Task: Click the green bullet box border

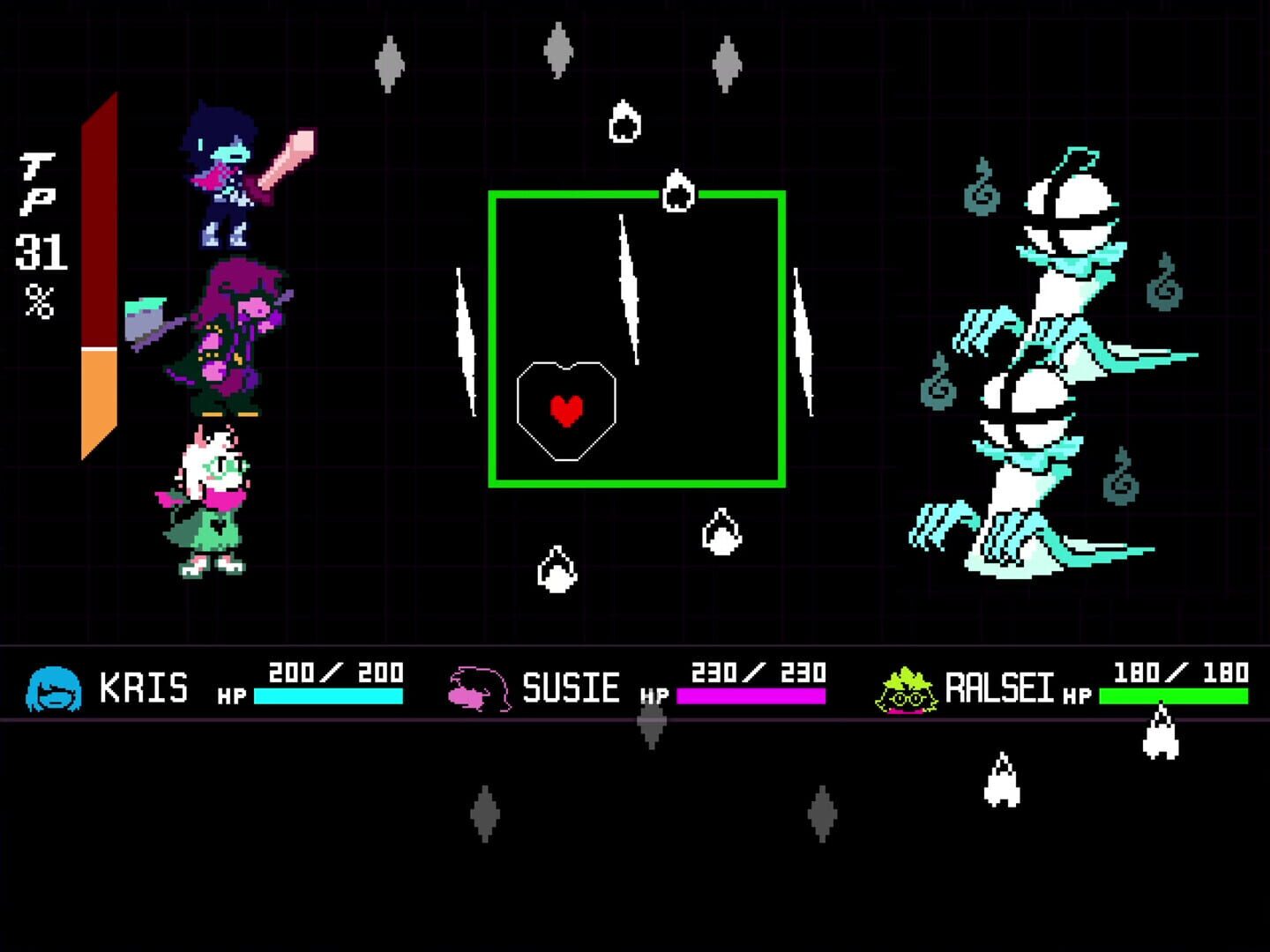Action: 638,483
